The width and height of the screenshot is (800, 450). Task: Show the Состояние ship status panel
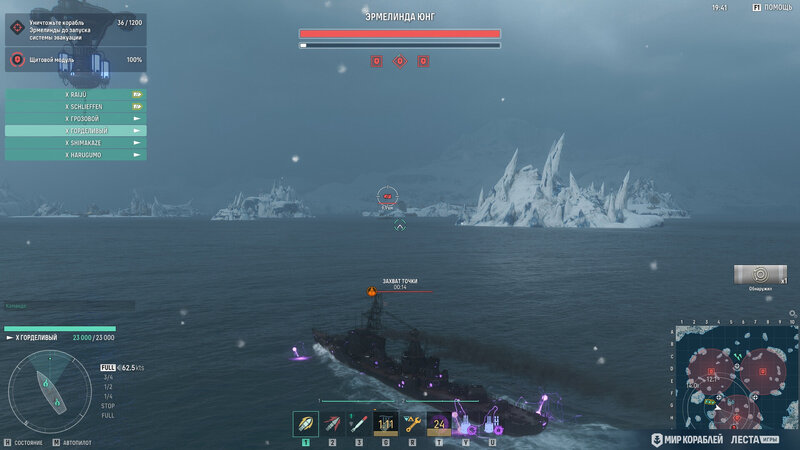(x=24, y=441)
